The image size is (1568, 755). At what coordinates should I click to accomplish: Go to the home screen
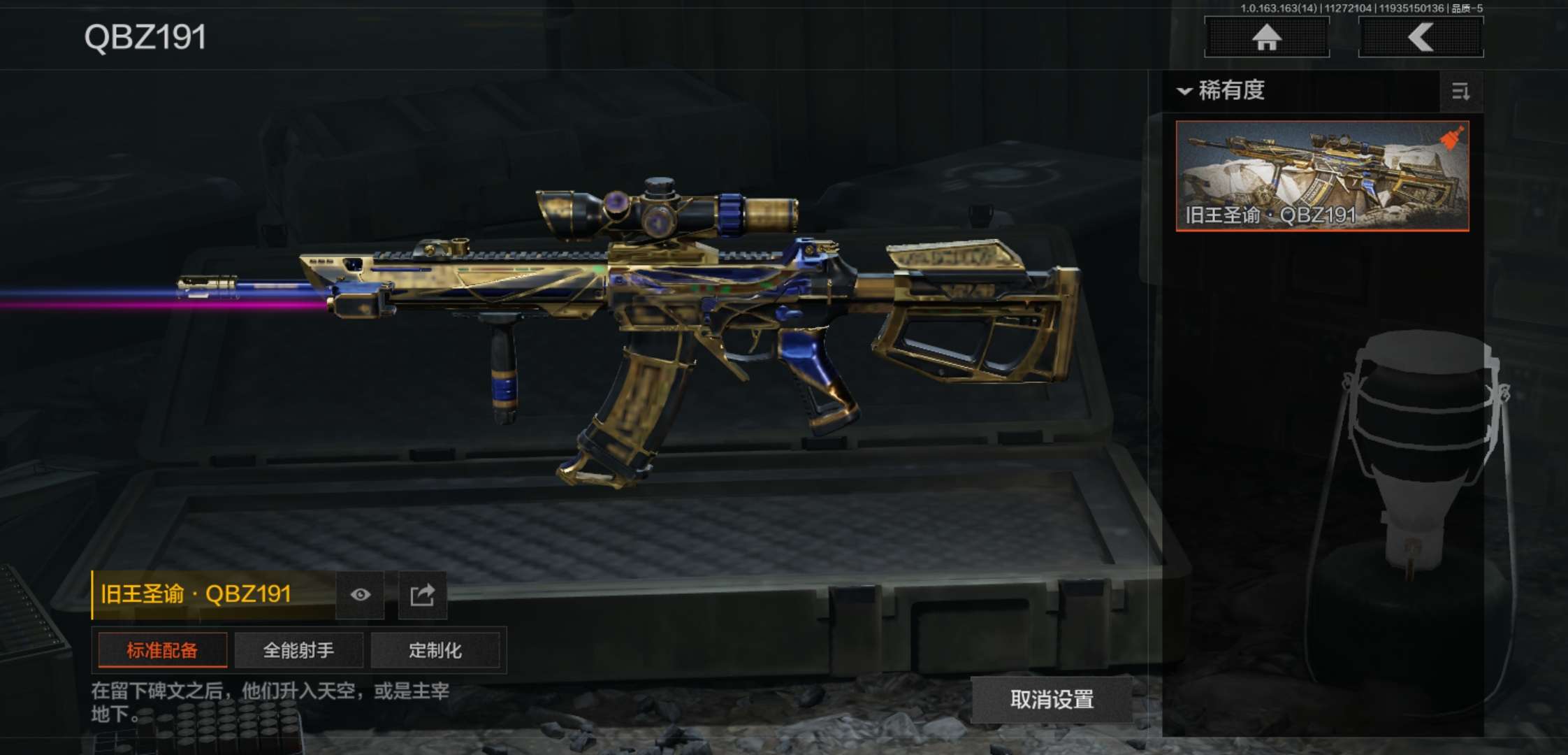pyautogui.click(x=1266, y=37)
